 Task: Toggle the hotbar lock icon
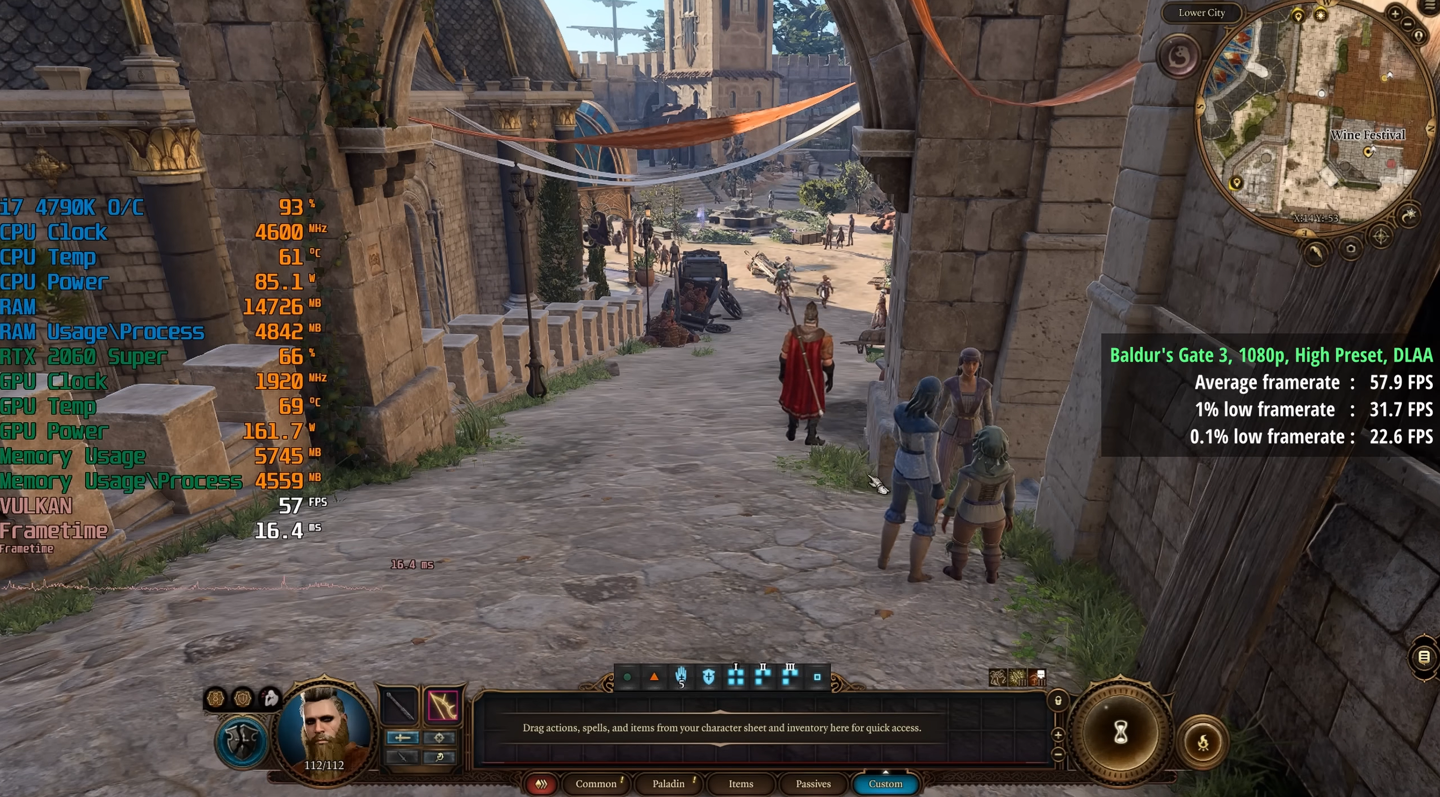tap(1058, 701)
